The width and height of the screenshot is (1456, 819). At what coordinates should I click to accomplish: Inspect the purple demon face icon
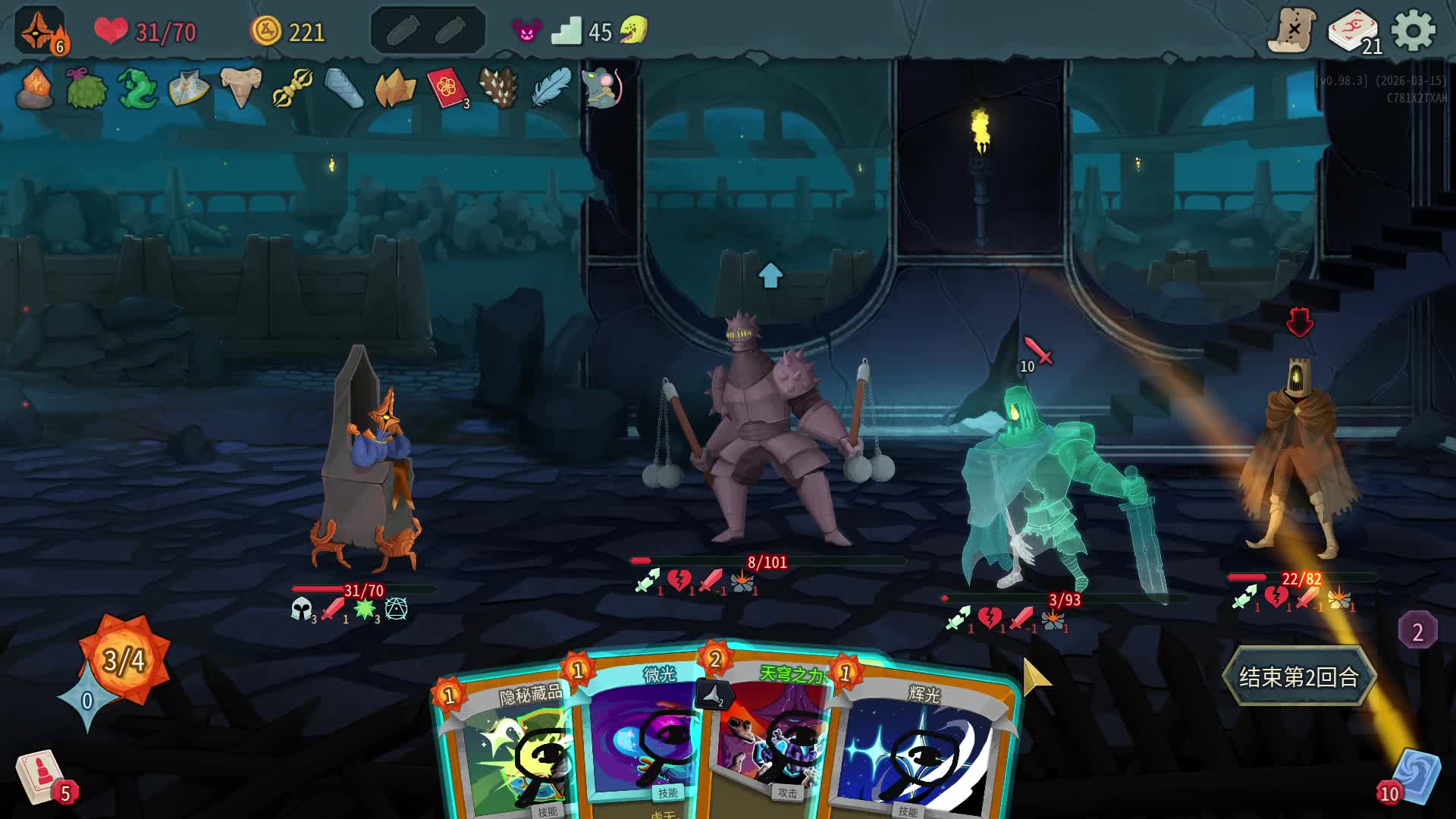[x=526, y=31]
